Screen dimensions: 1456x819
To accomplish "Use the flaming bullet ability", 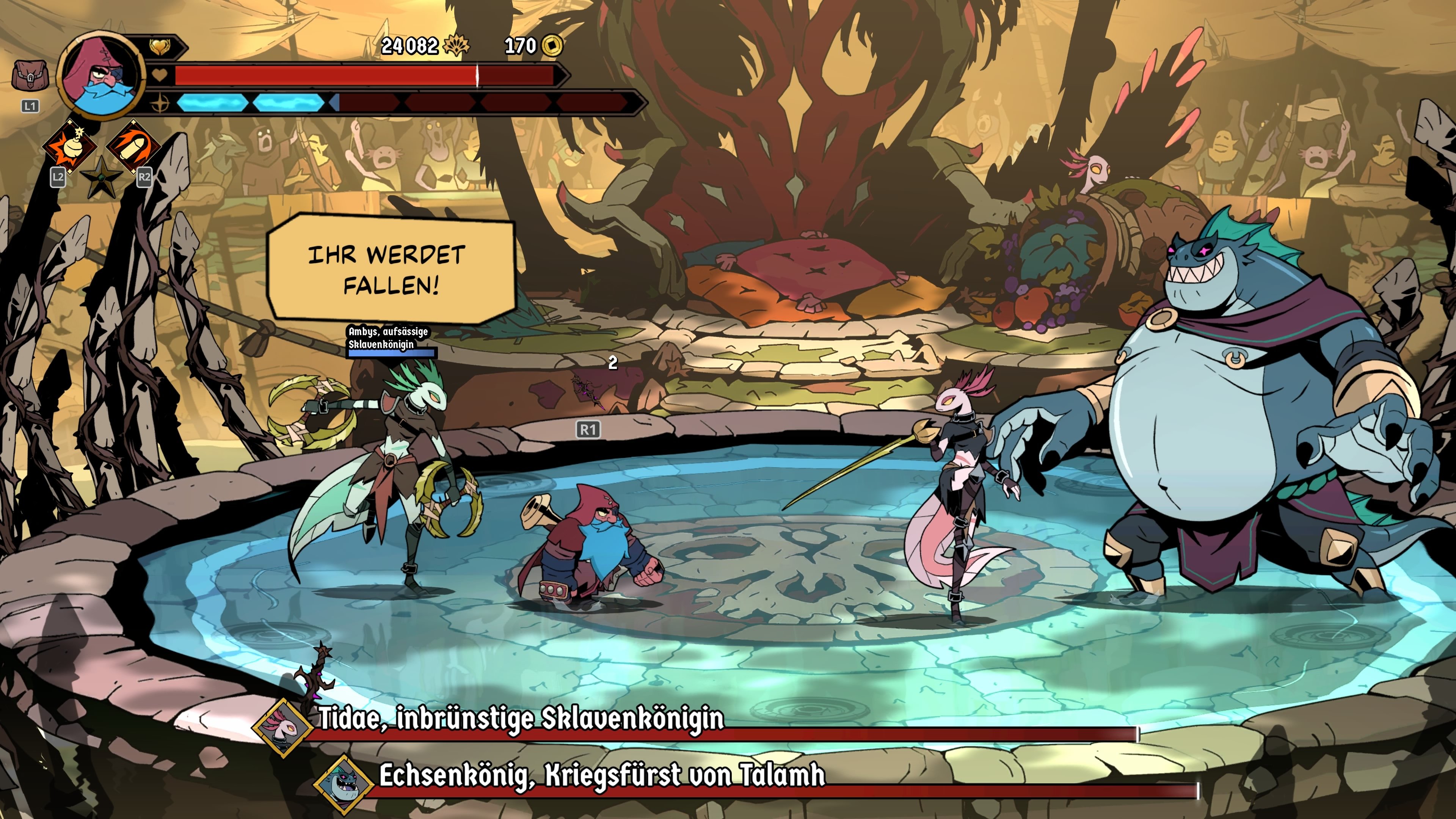I will (x=133, y=146).
